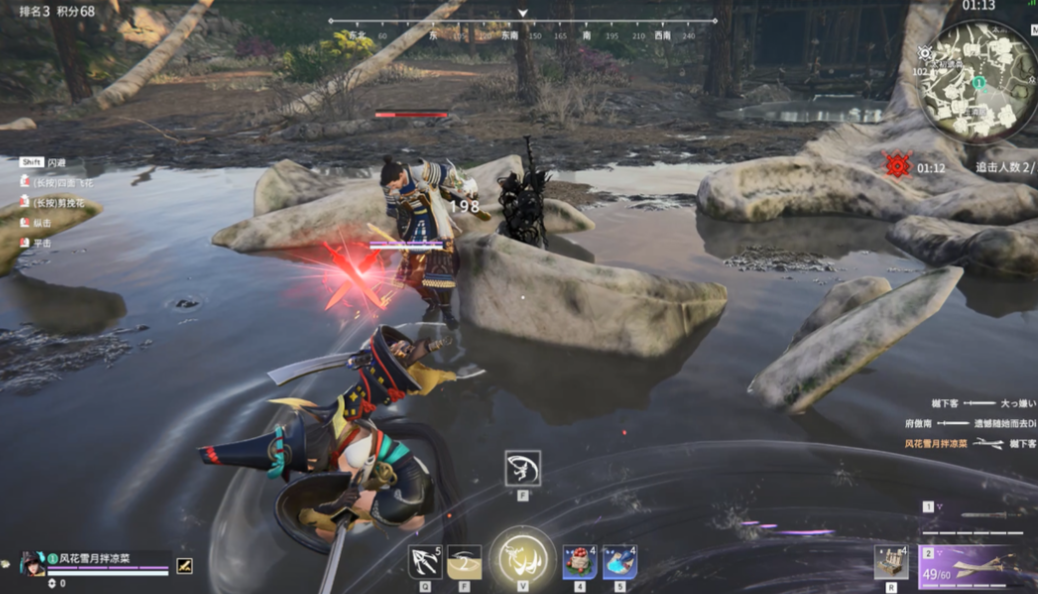Activate the grappling hook slot
The width and height of the screenshot is (1038, 594).
[x=426, y=562]
